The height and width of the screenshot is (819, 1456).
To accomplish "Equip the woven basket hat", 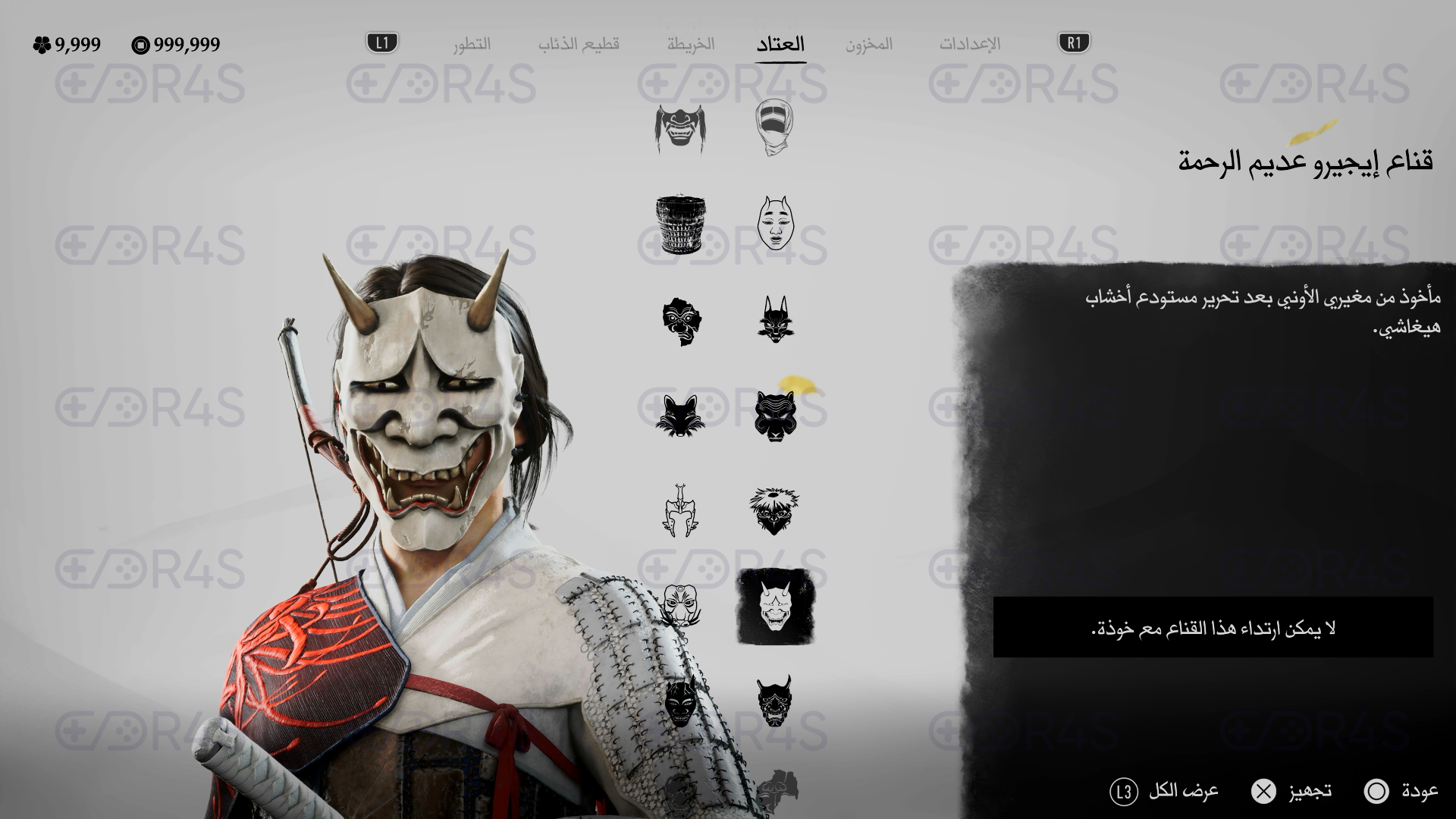I will coord(680,225).
